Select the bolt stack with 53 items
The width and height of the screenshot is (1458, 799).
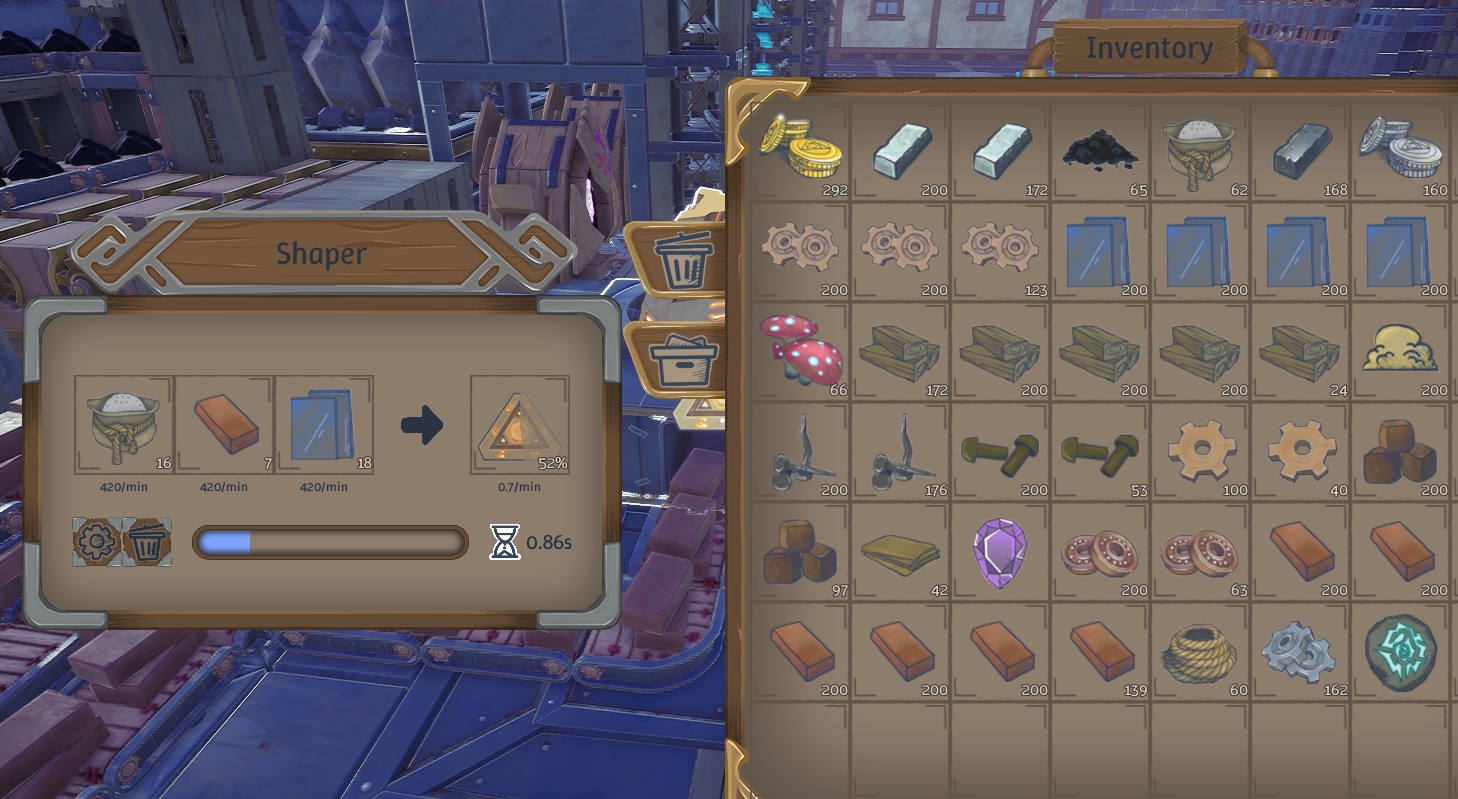tap(1099, 452)
